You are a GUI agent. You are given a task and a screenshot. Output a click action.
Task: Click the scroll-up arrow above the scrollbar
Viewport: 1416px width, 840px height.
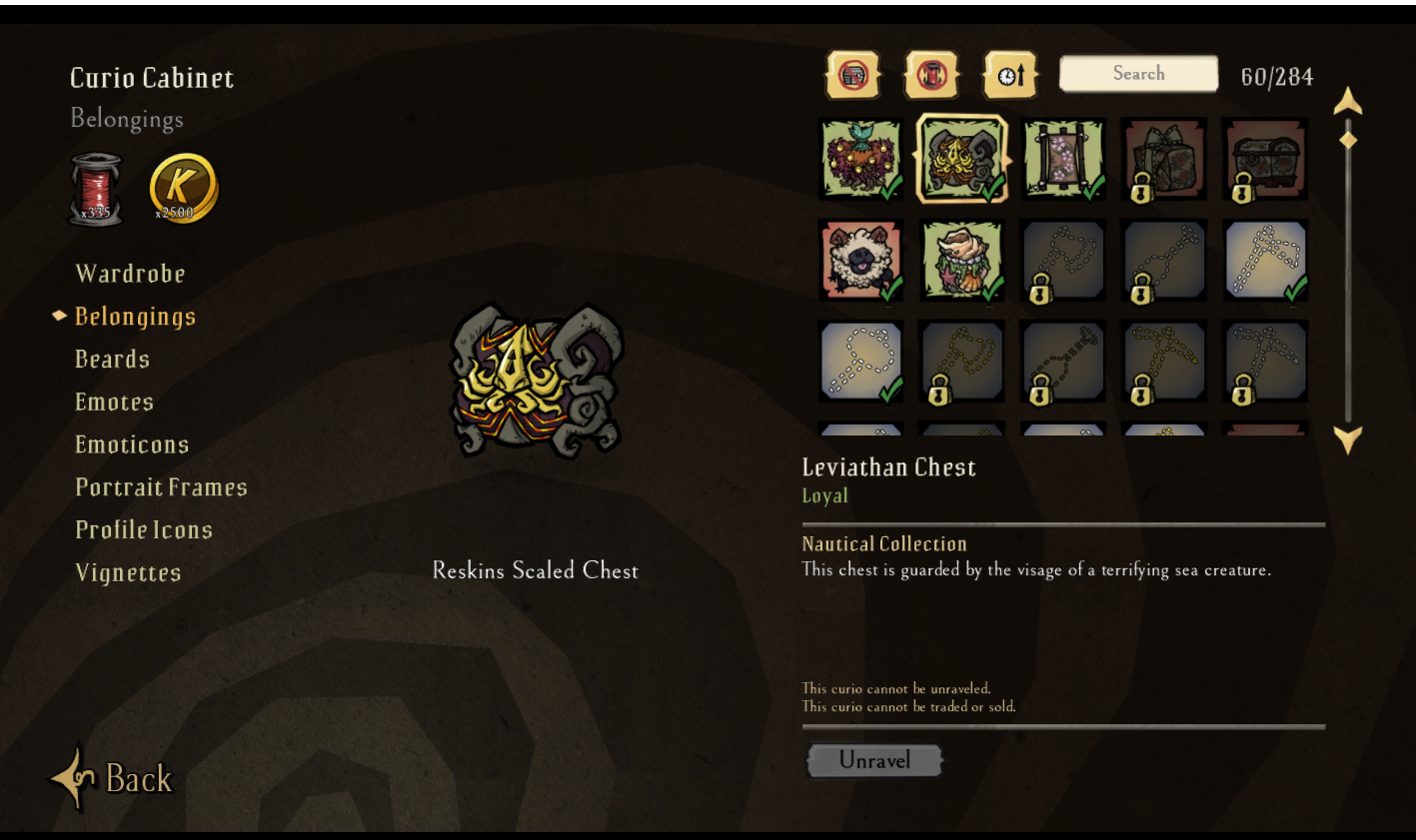coord(1347,100)
